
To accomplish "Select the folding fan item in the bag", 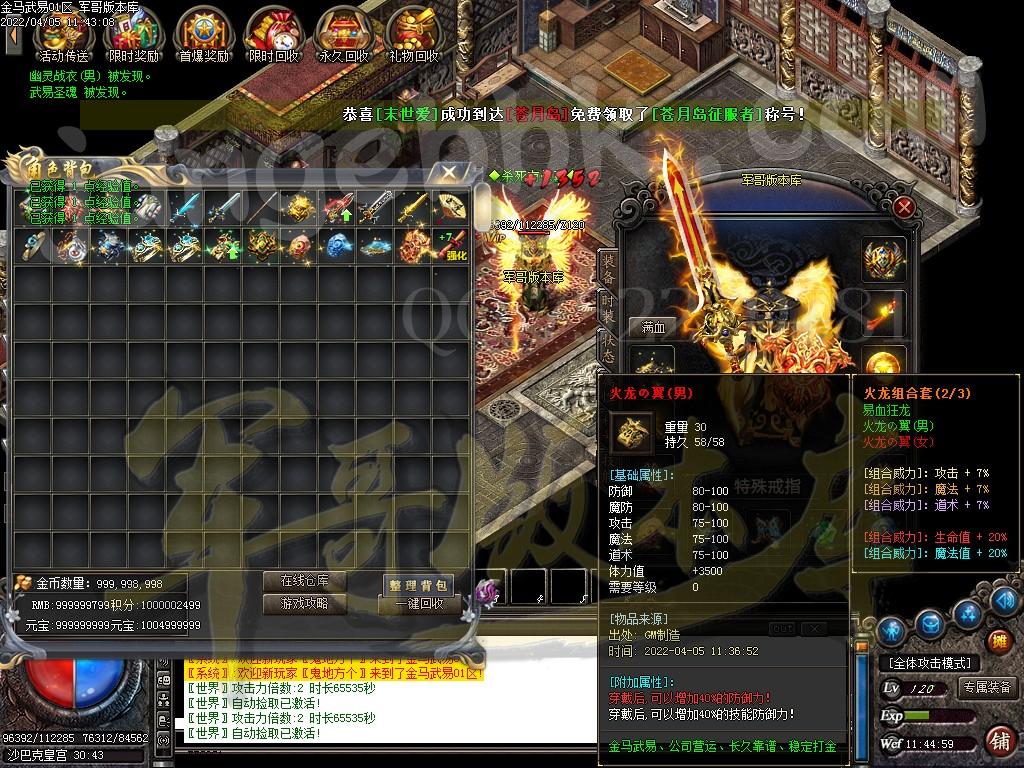I will pyautogui.click(x=453, y=207).
